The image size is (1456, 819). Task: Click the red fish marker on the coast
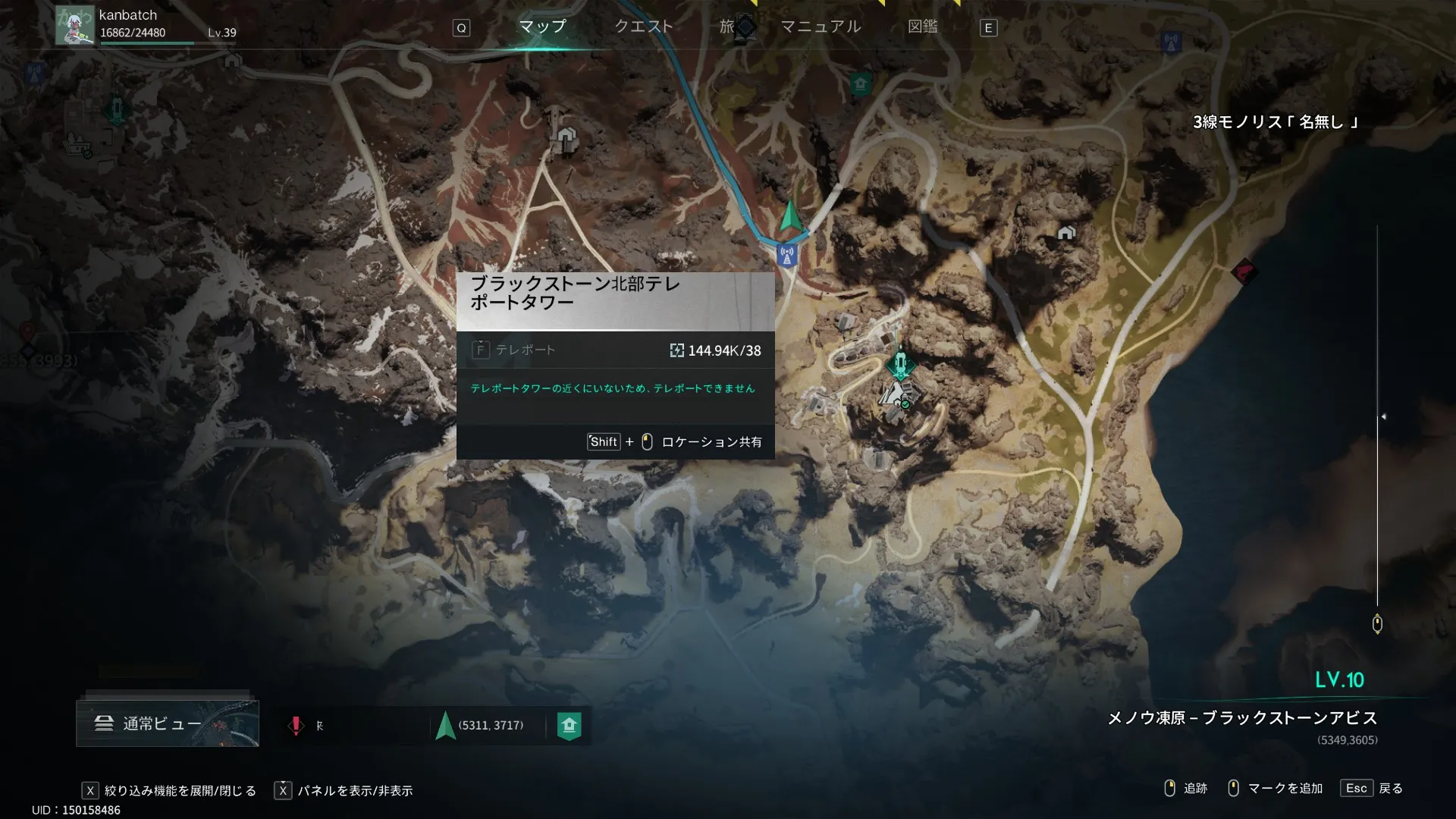click(1244, 271)
